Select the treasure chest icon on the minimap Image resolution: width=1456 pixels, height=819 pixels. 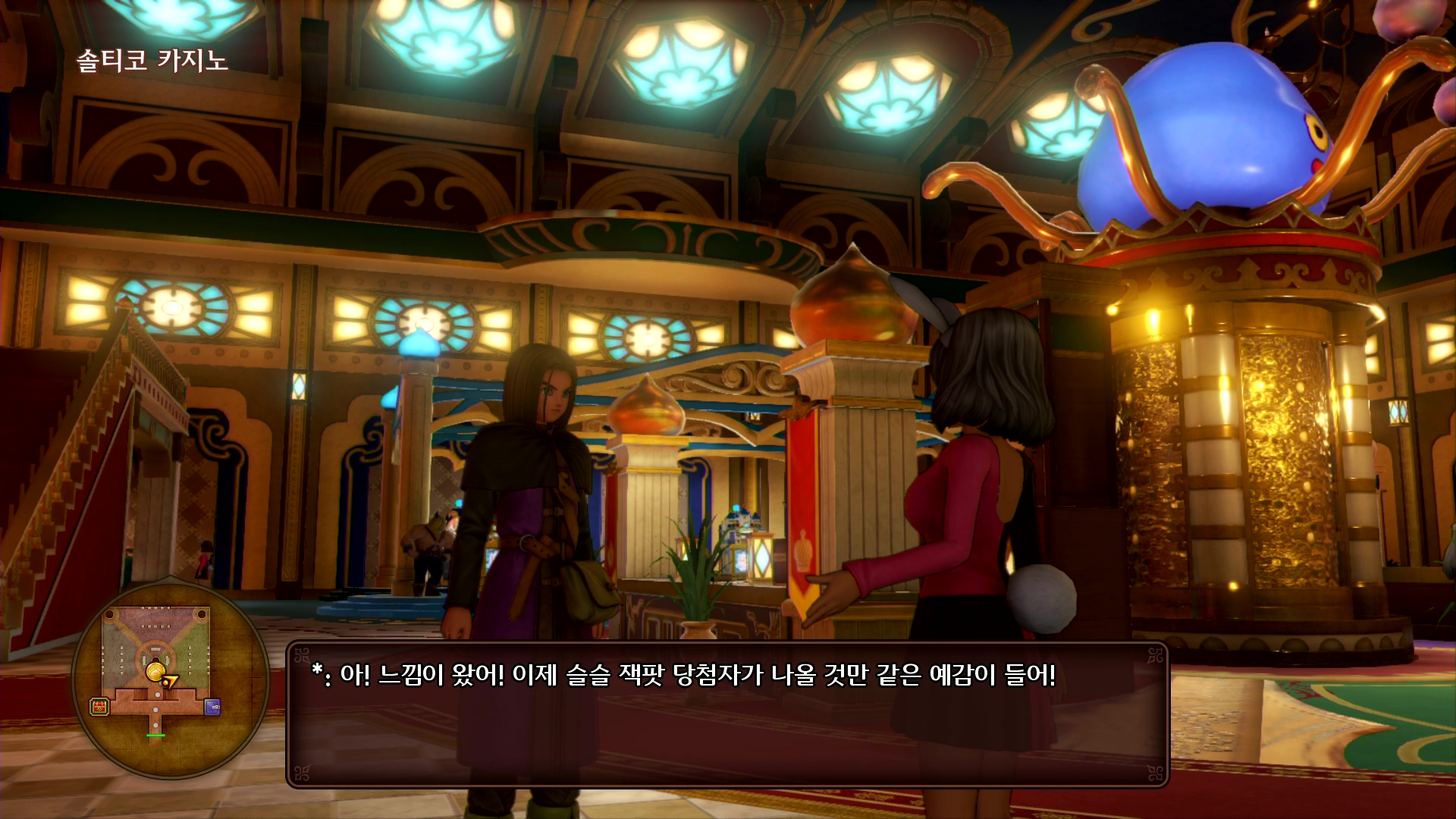(99, 707)
